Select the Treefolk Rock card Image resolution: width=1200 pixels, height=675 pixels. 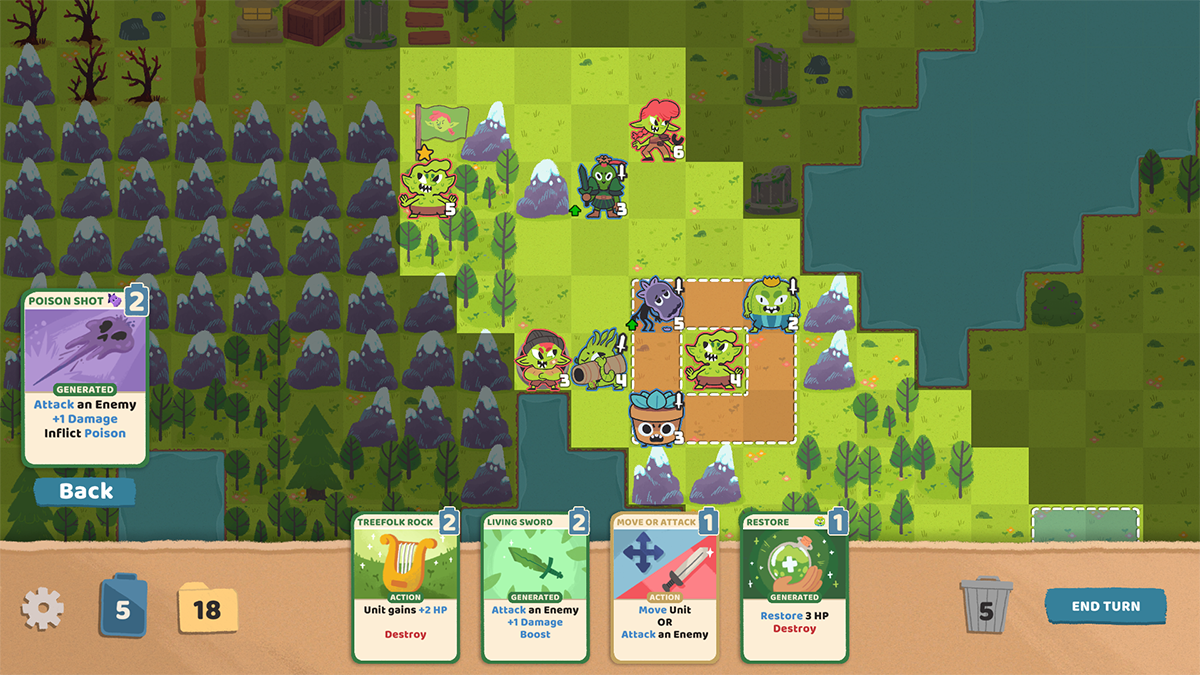point(406,587)
